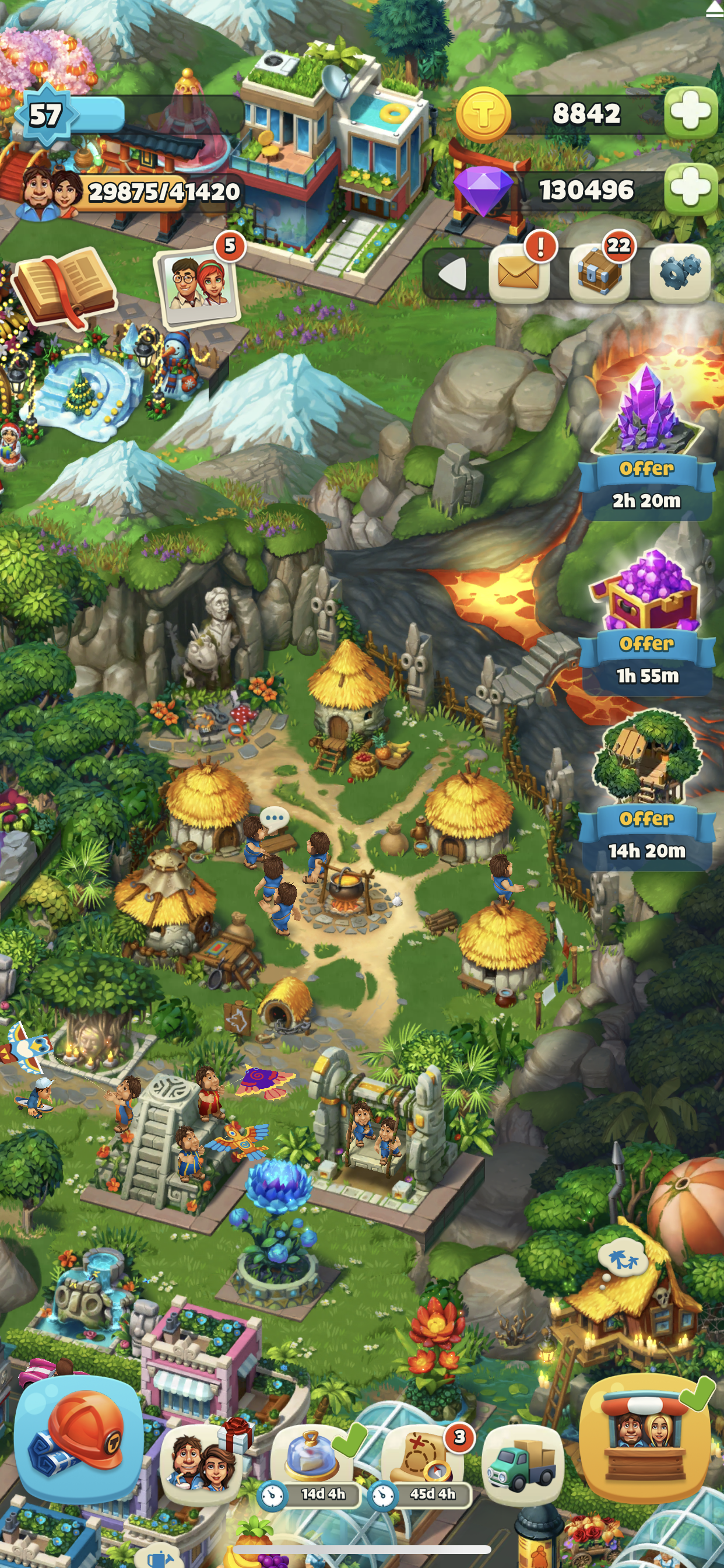
Task: Buy gems via the gem plus button
Action: pos(691,188)
